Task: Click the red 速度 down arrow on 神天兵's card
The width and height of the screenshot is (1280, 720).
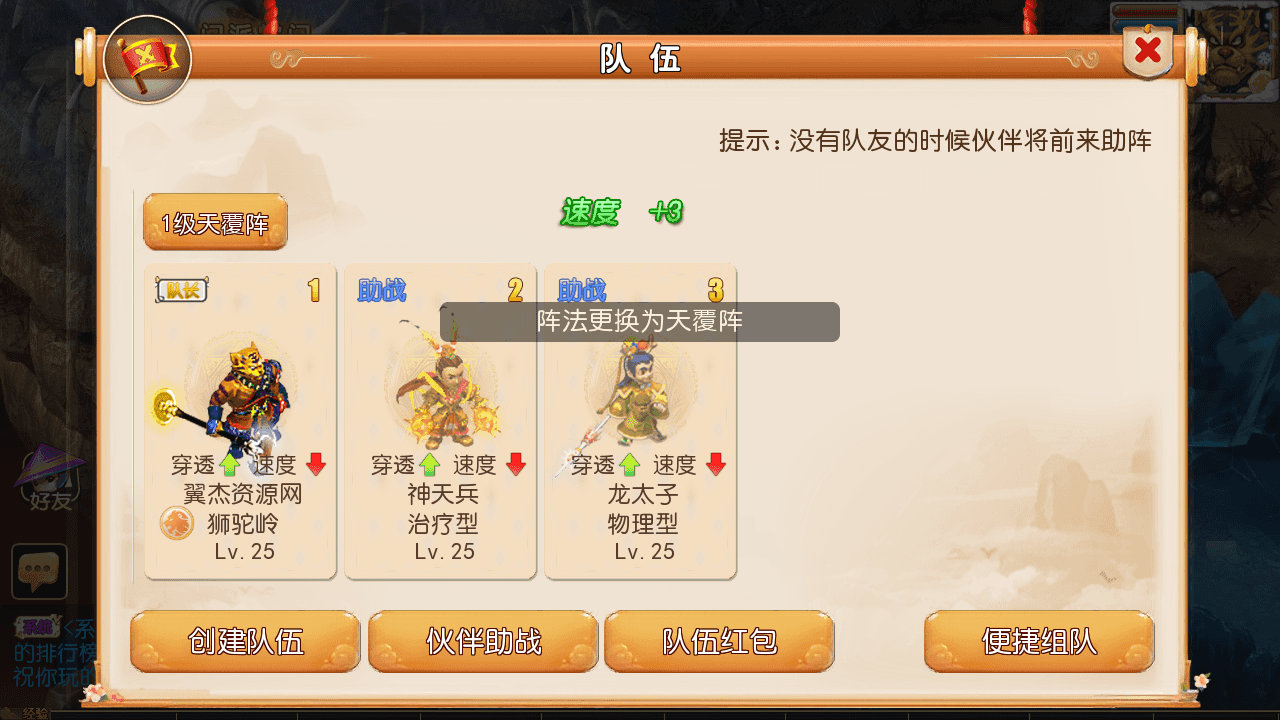Action: pyautogui.click(x=516, y=465)
